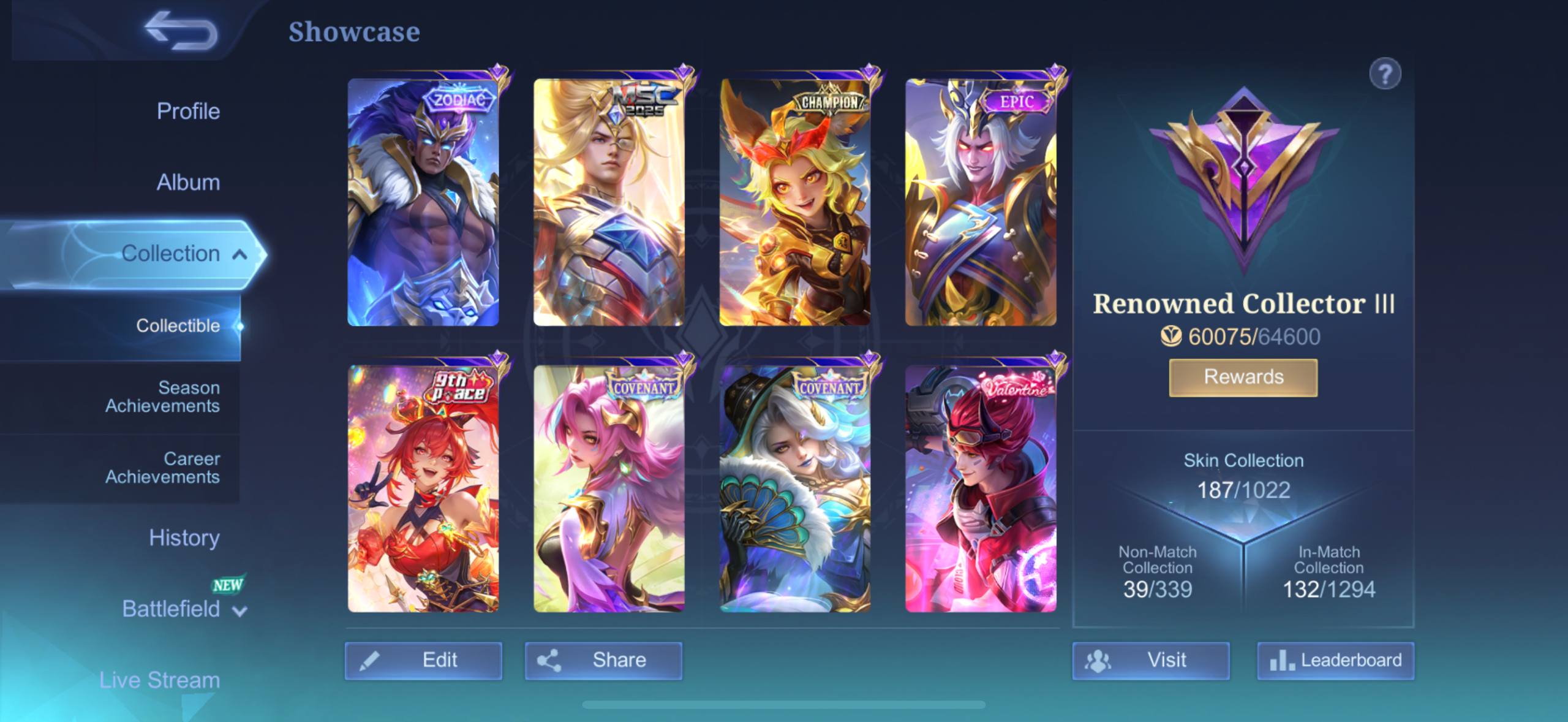This screenshot has width=1568, height=722.
Task: Open the Live Stream tab
Action: (160, 680)
